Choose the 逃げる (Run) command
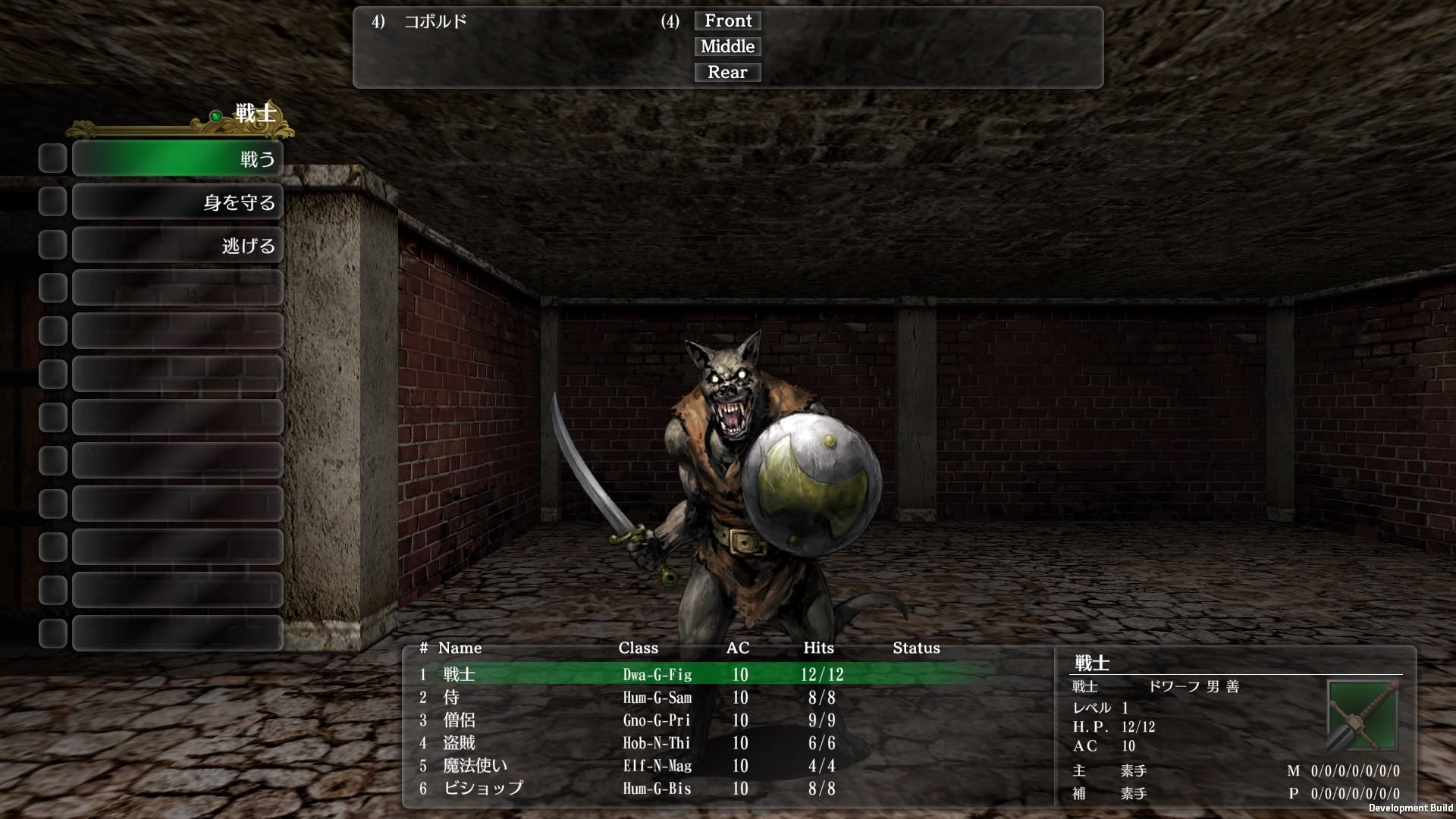 click(x=177, y=246)
